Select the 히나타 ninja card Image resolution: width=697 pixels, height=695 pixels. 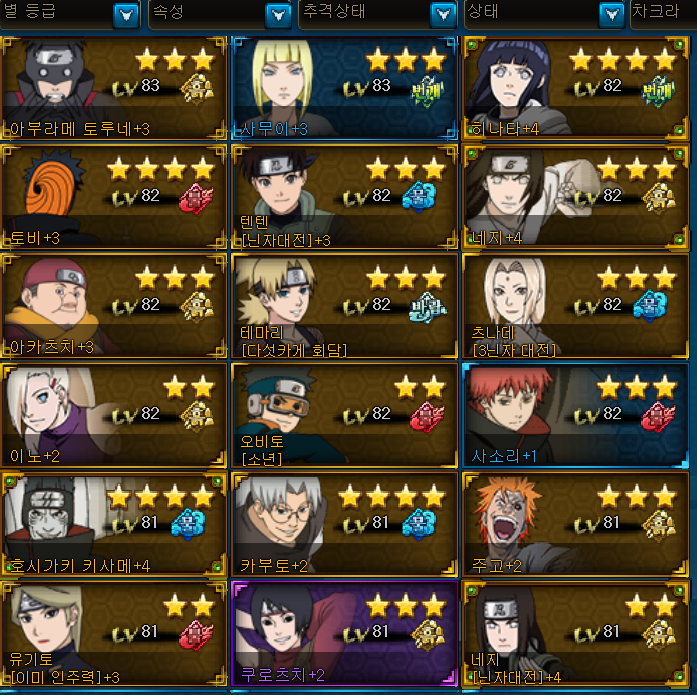[x=576, y=90]
